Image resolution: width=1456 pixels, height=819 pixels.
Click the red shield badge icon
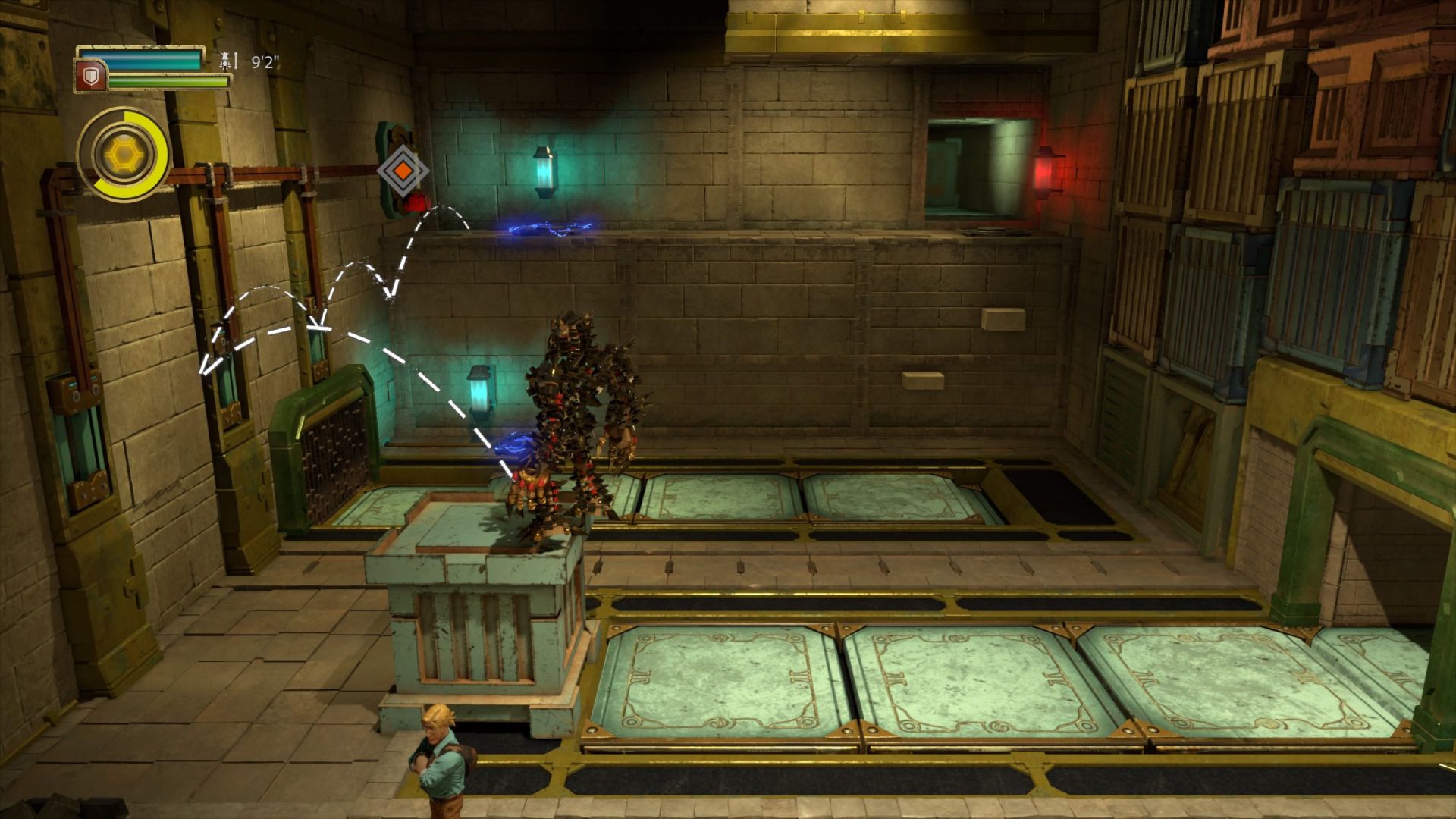(89, 76)
